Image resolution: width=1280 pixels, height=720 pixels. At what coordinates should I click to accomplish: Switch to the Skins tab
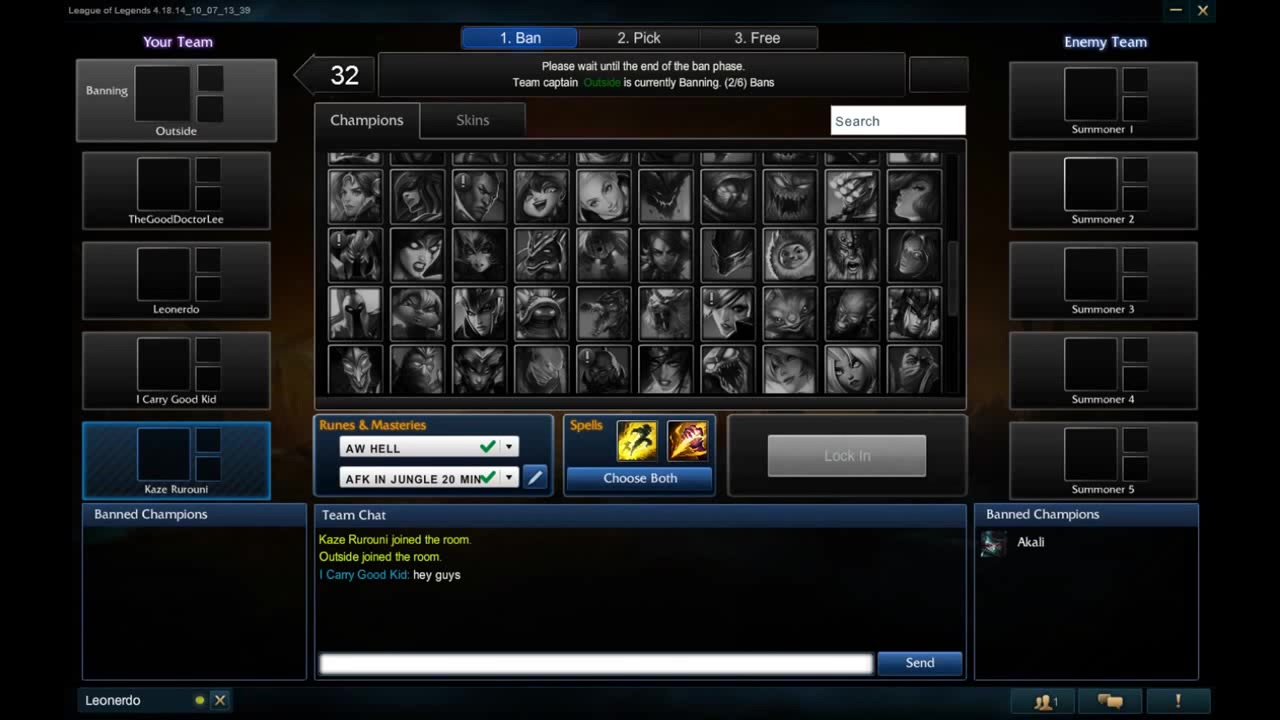(472, 120)
